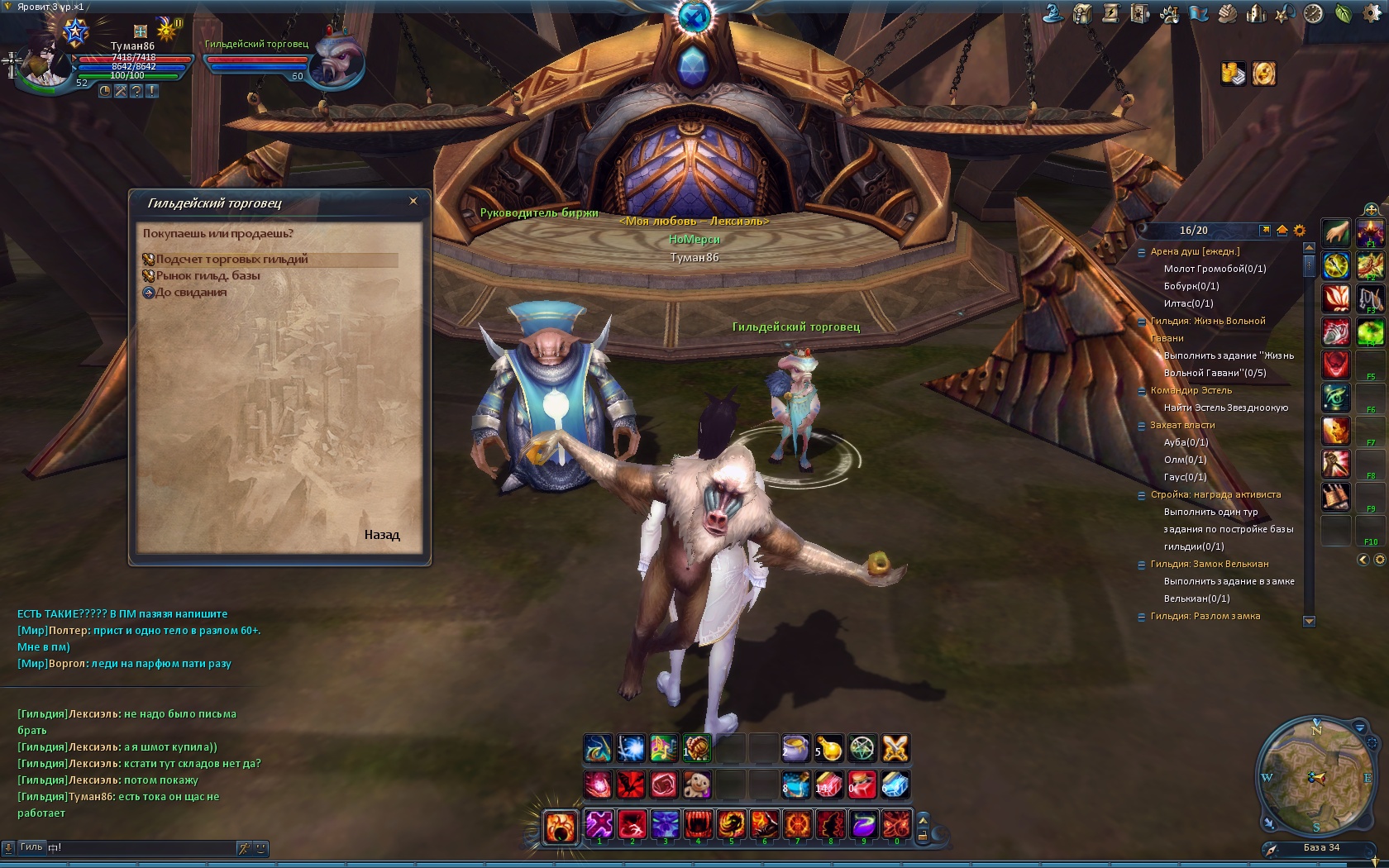Select the 'Командир Эстель' quest in tracker
This screenshot has height=868, width=1389.
click(x=1191, y=390)
